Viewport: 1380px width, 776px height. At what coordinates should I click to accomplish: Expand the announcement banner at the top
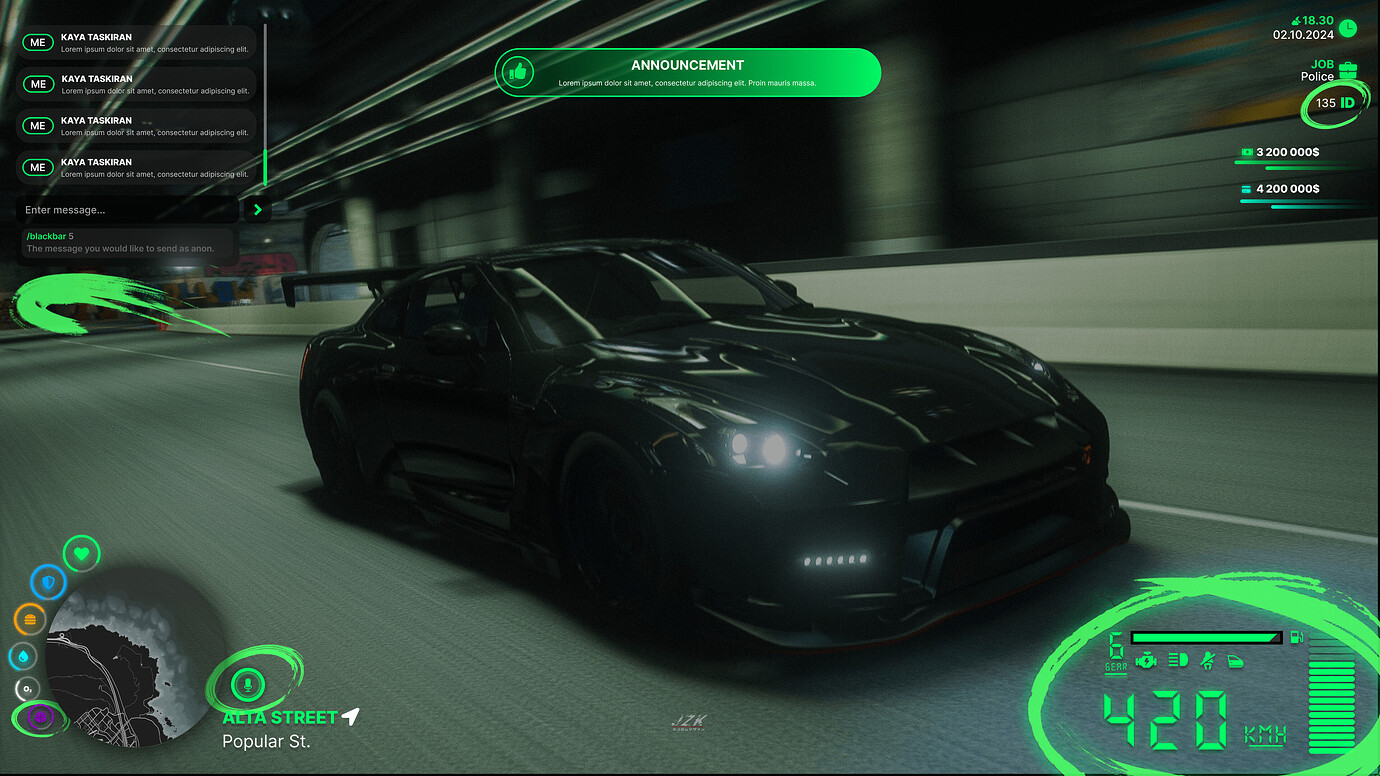click(x=687, y=72)
